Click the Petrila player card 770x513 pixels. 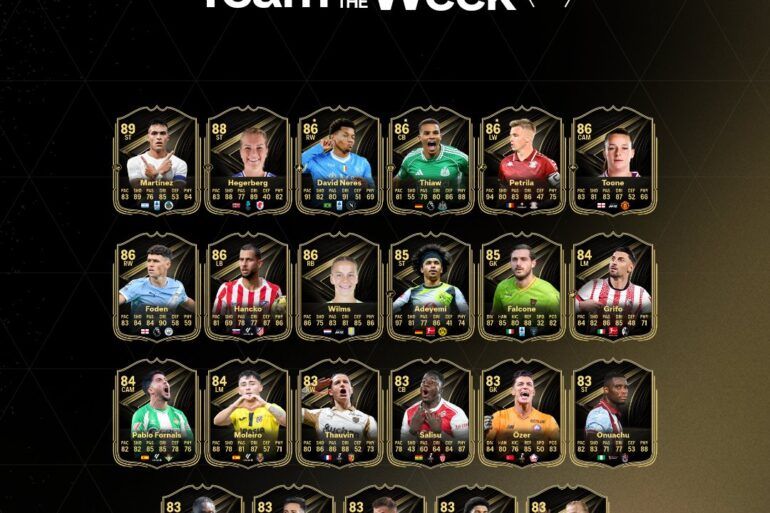[521, 160]
